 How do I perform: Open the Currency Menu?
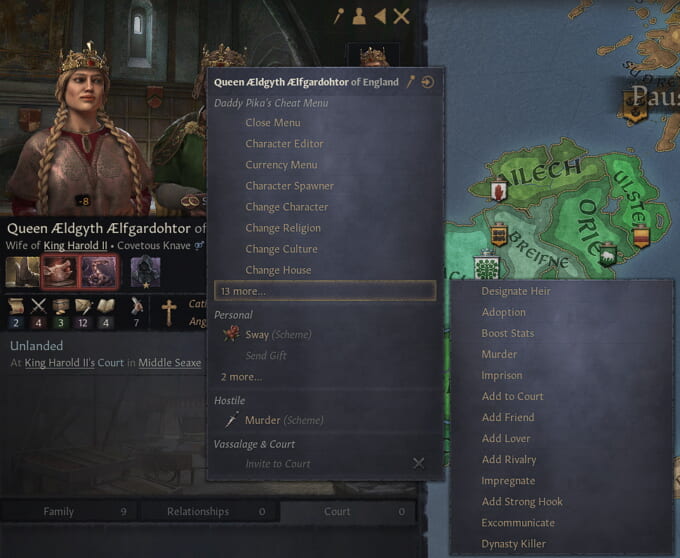tap(281, 165)
